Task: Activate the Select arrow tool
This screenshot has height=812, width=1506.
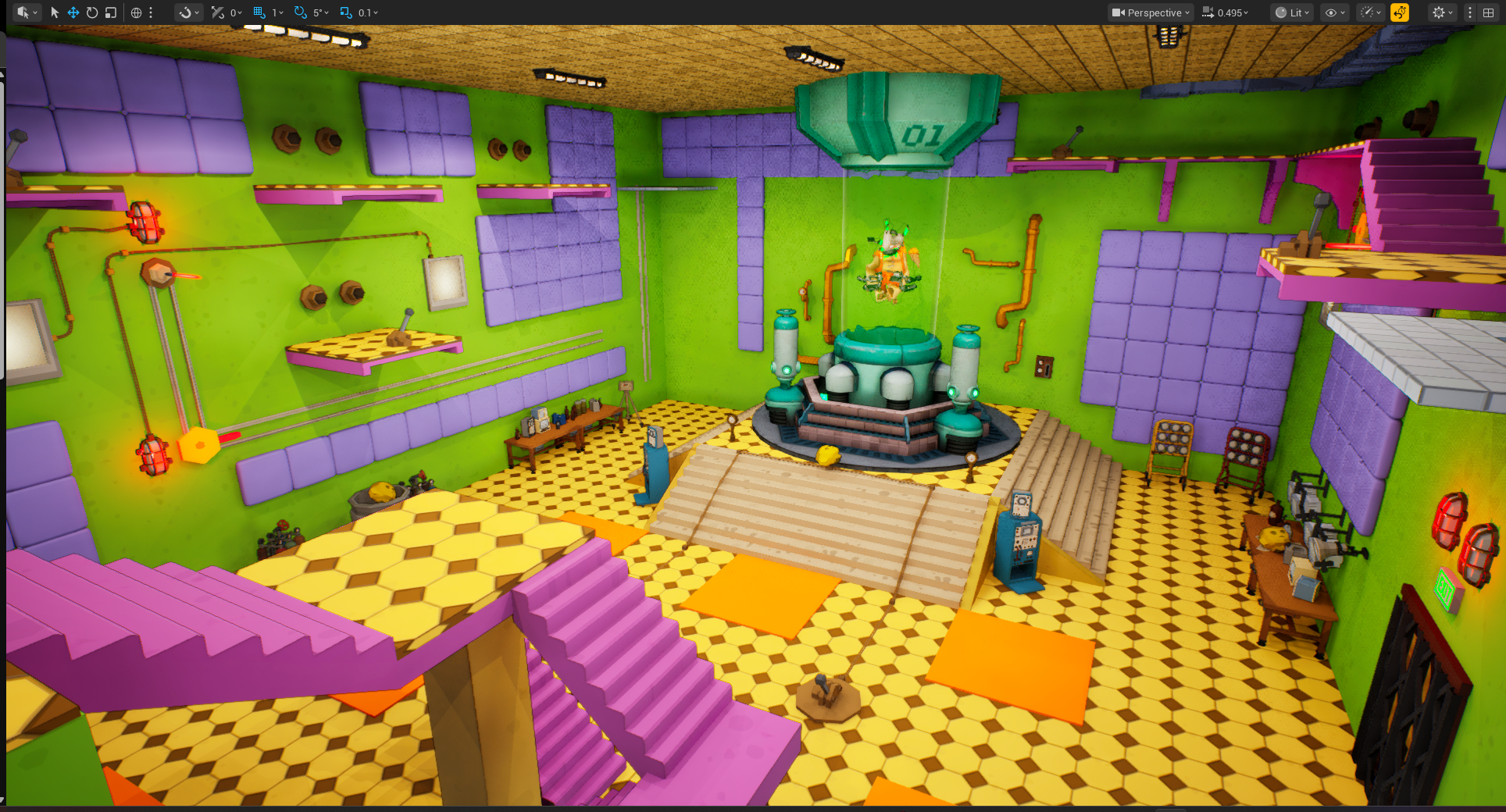Action: tap(55, 12)
